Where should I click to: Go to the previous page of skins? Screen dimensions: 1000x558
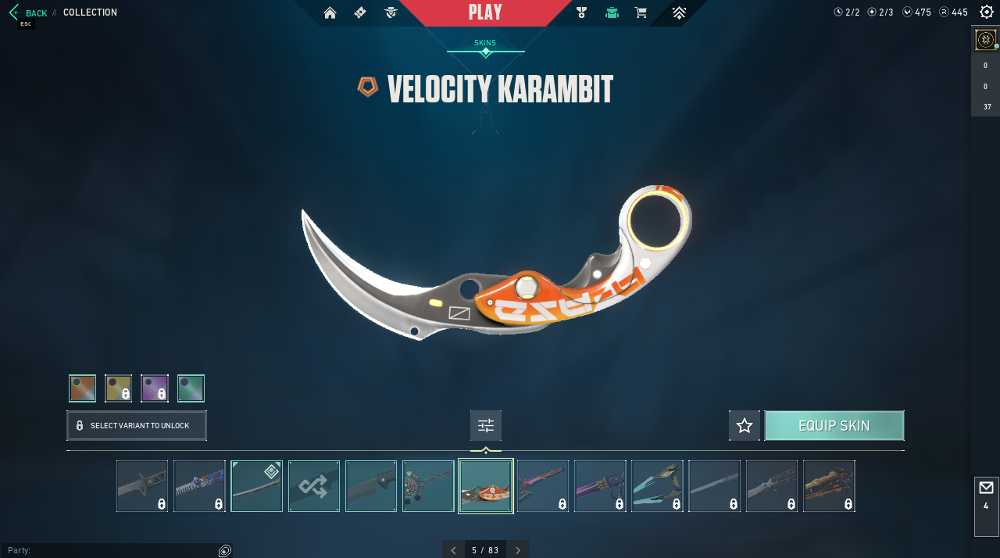click(454, 550)
